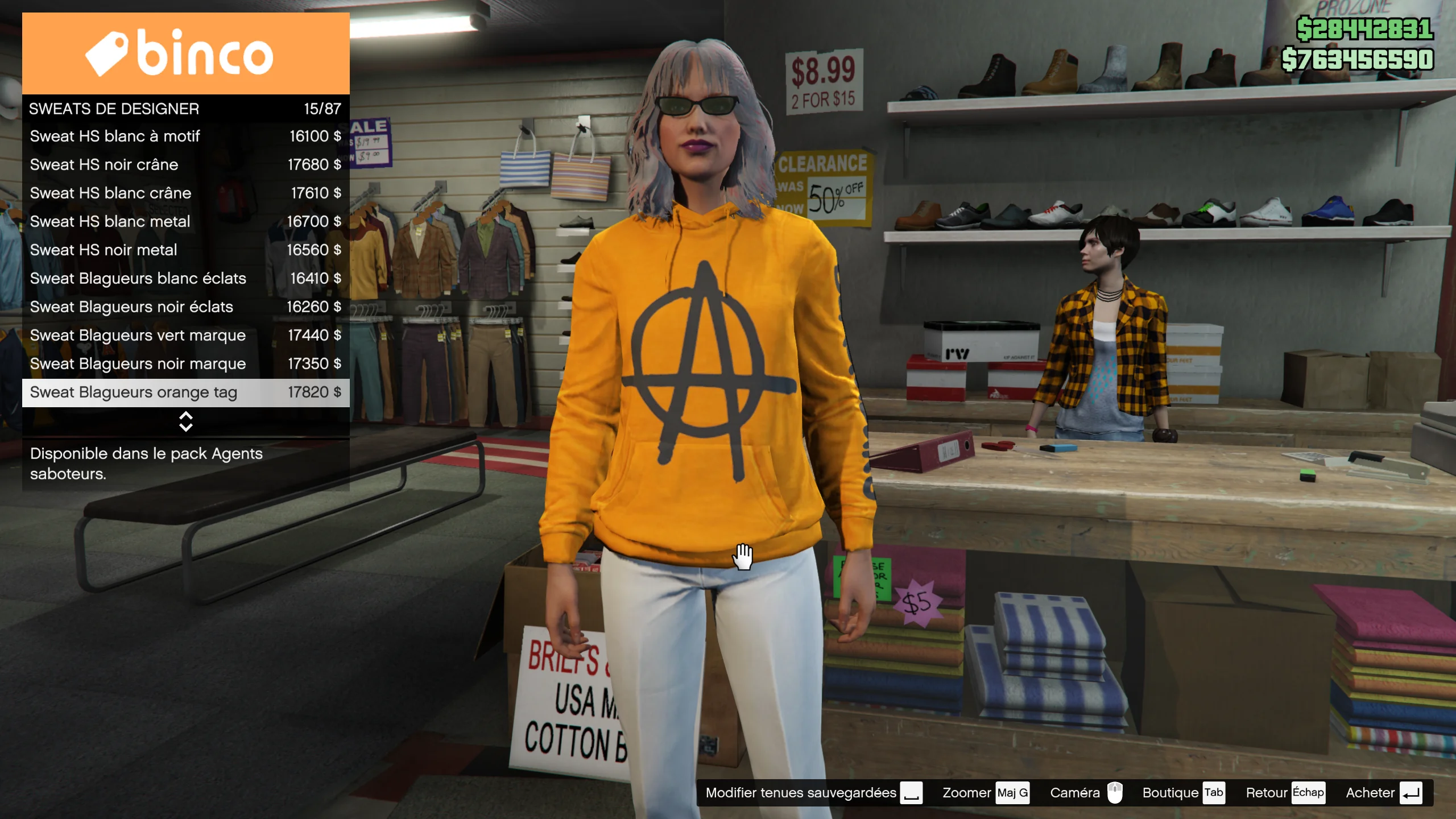Select the Sweat HS blanc metal item

[185, 222]
